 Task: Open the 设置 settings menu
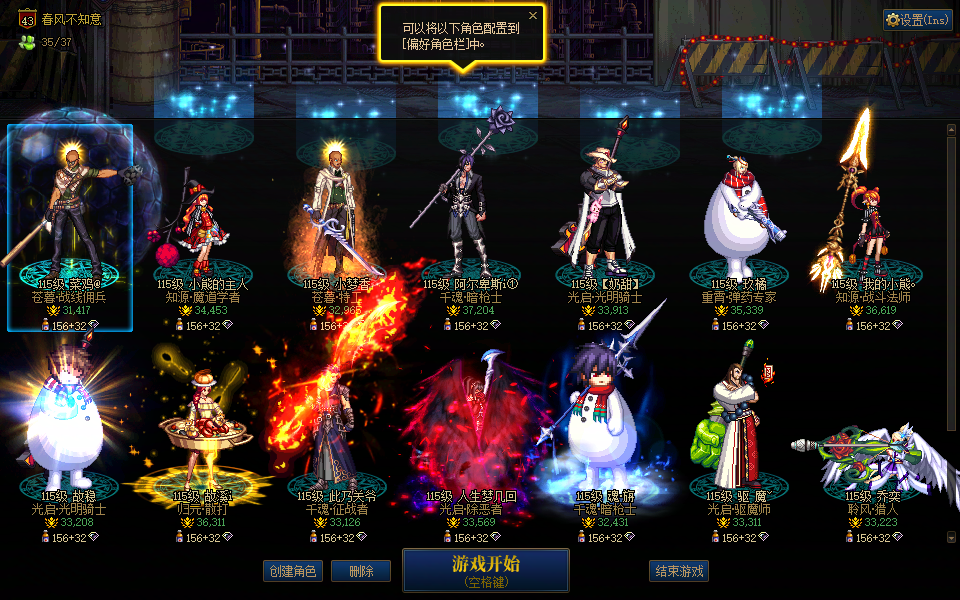[918, 19]
